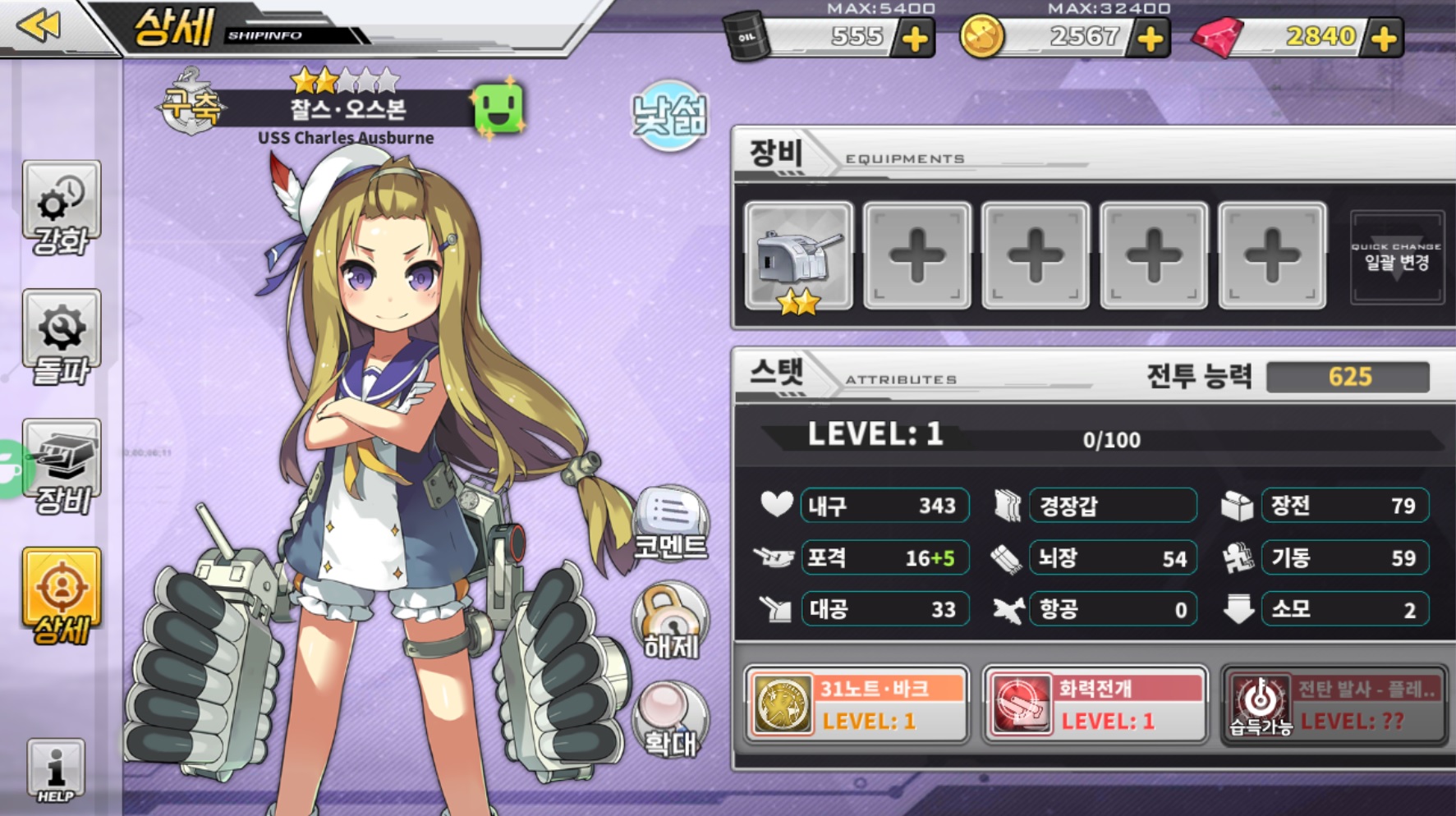Open the 강화 enhancement tab

coord(62,209)
